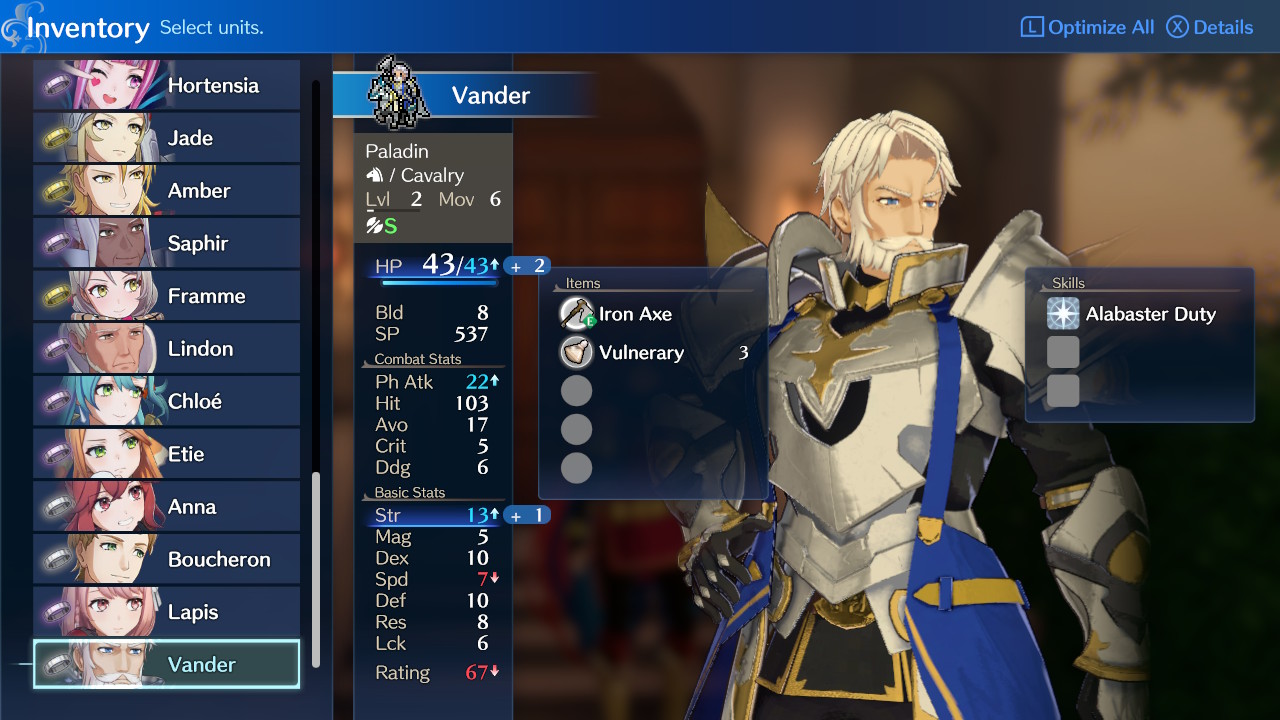
Task: Choose the Lindon unit row
Action: pyautogui.click(x=167, y=349)
